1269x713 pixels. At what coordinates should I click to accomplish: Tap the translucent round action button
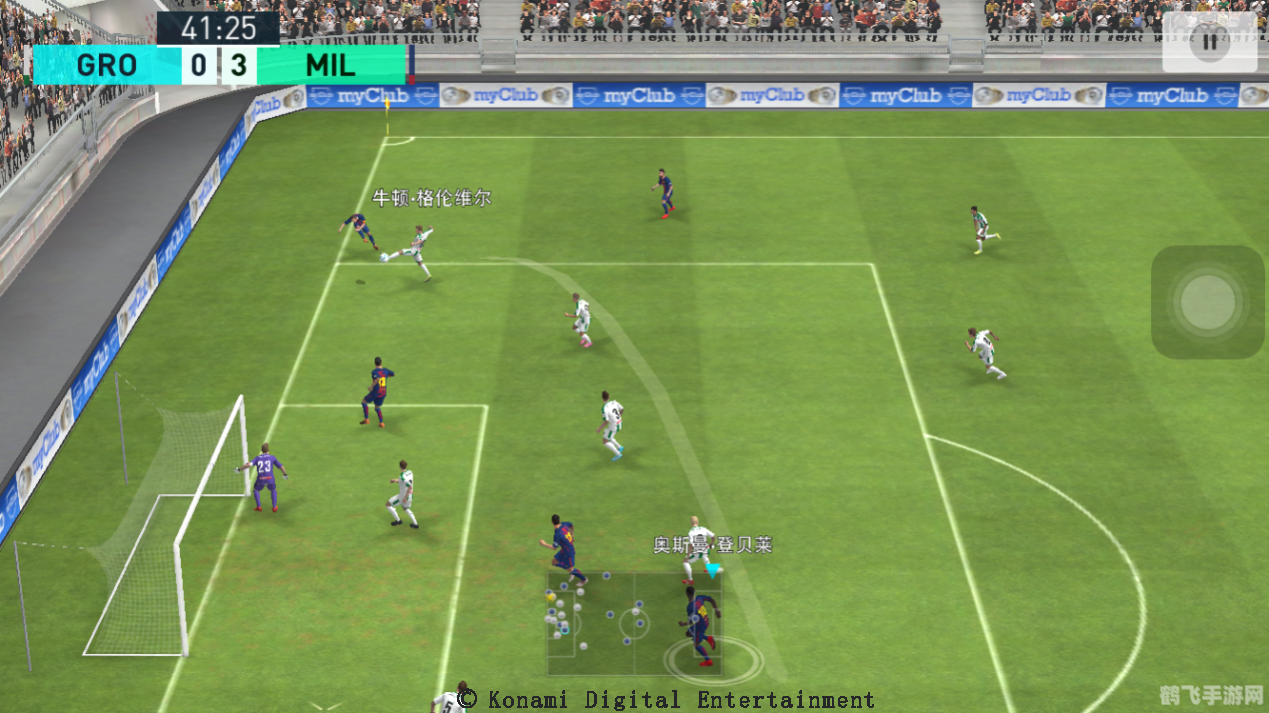pyautogui.click(x=1208, y=302)
